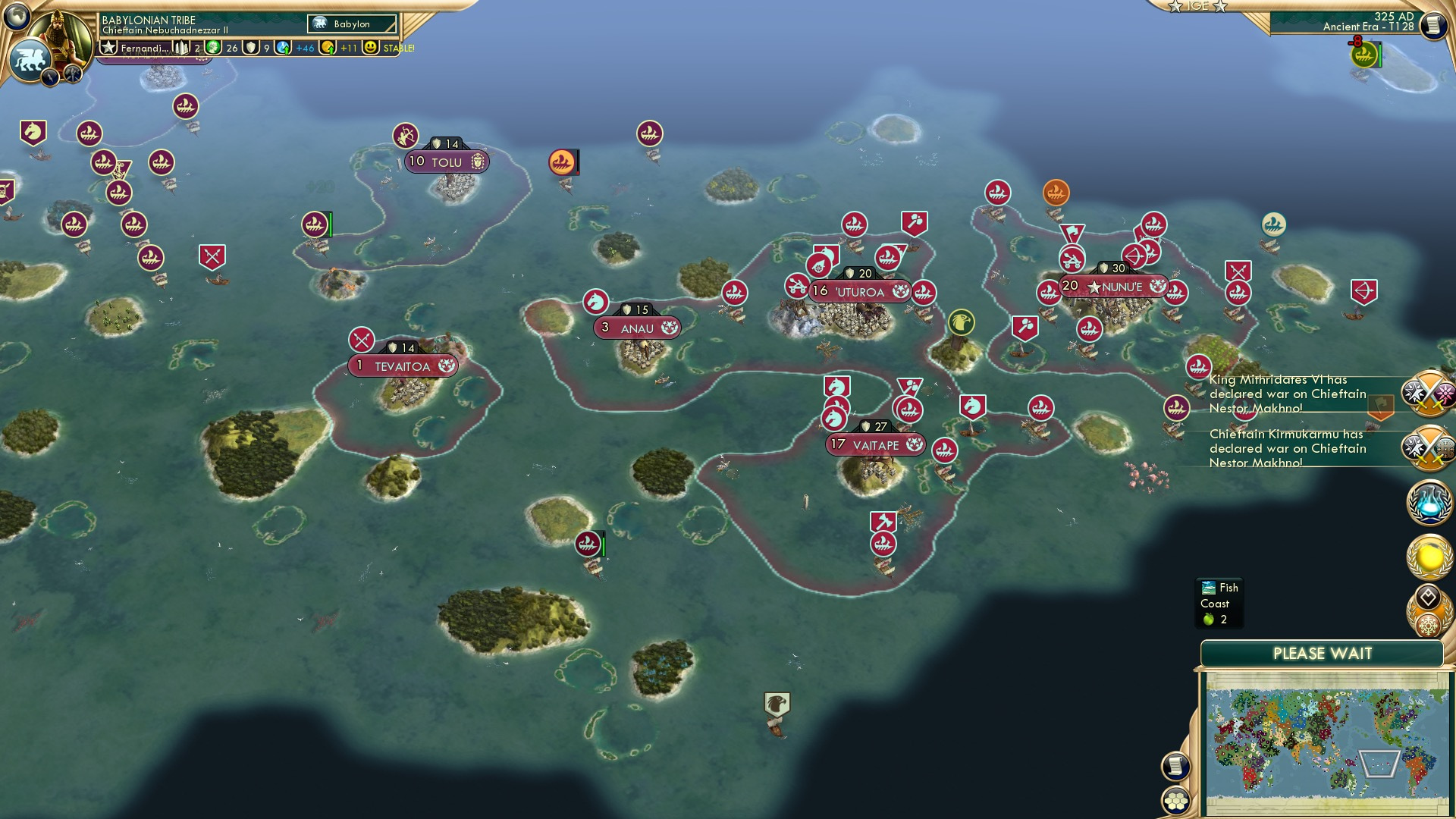This screenshot has height=819, width=1456.
Task: Toggle strategic view with the globe icon
Action: (17, 15)
